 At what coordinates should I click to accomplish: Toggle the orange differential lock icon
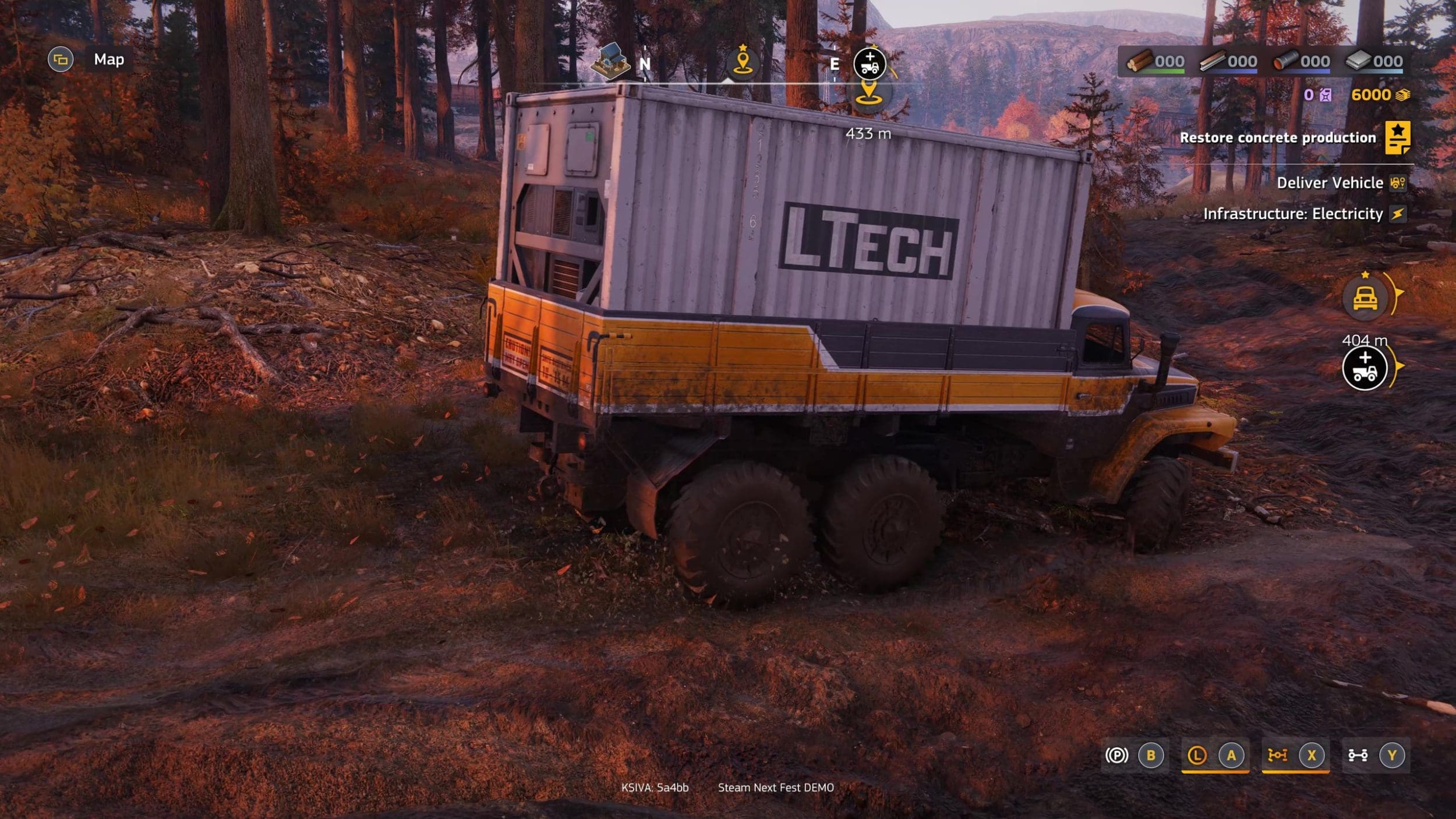pyautogui.click(x=1277, y=756)
